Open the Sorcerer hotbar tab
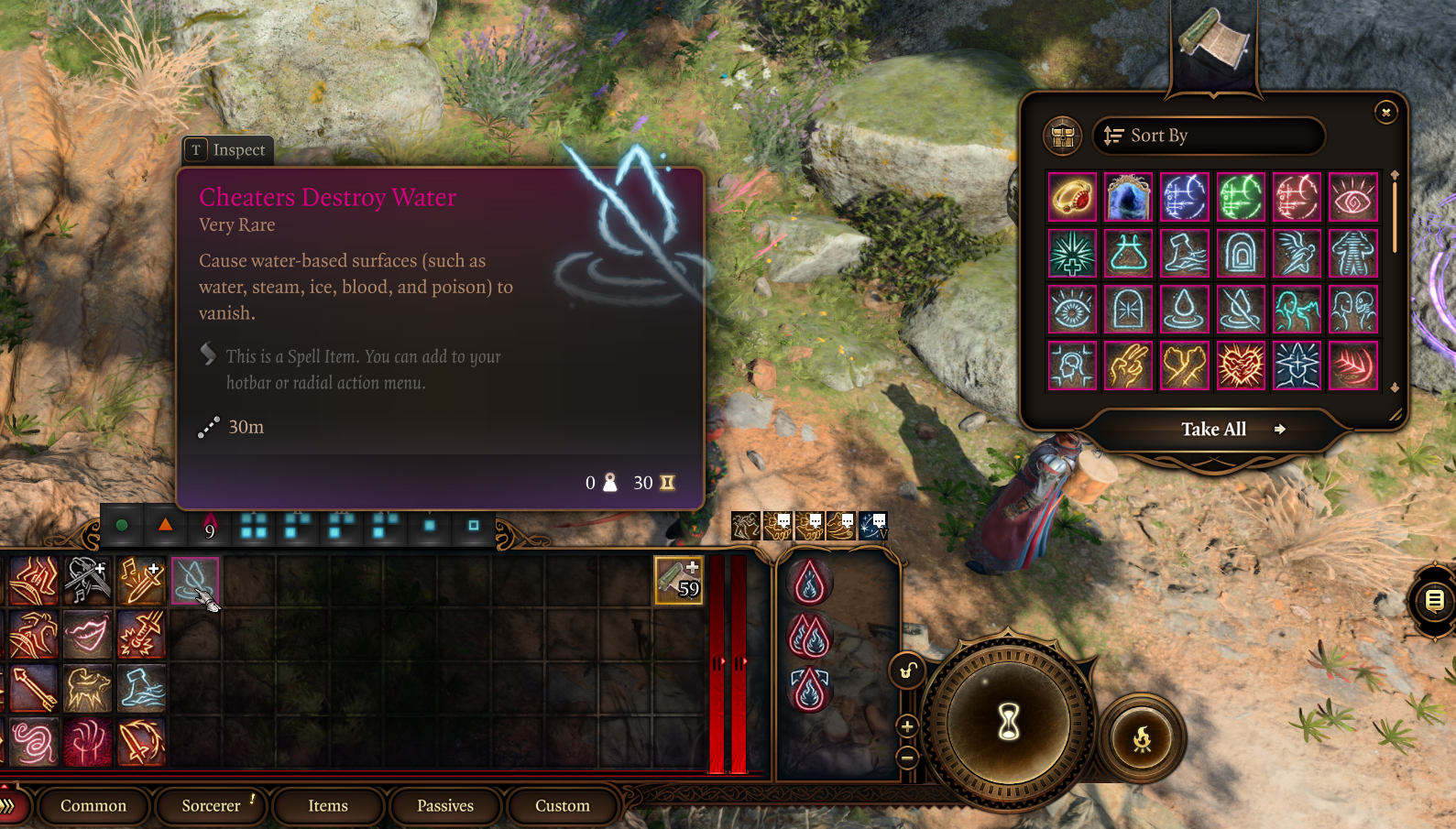The image size is (1456, 829). [x=212, y=806]
